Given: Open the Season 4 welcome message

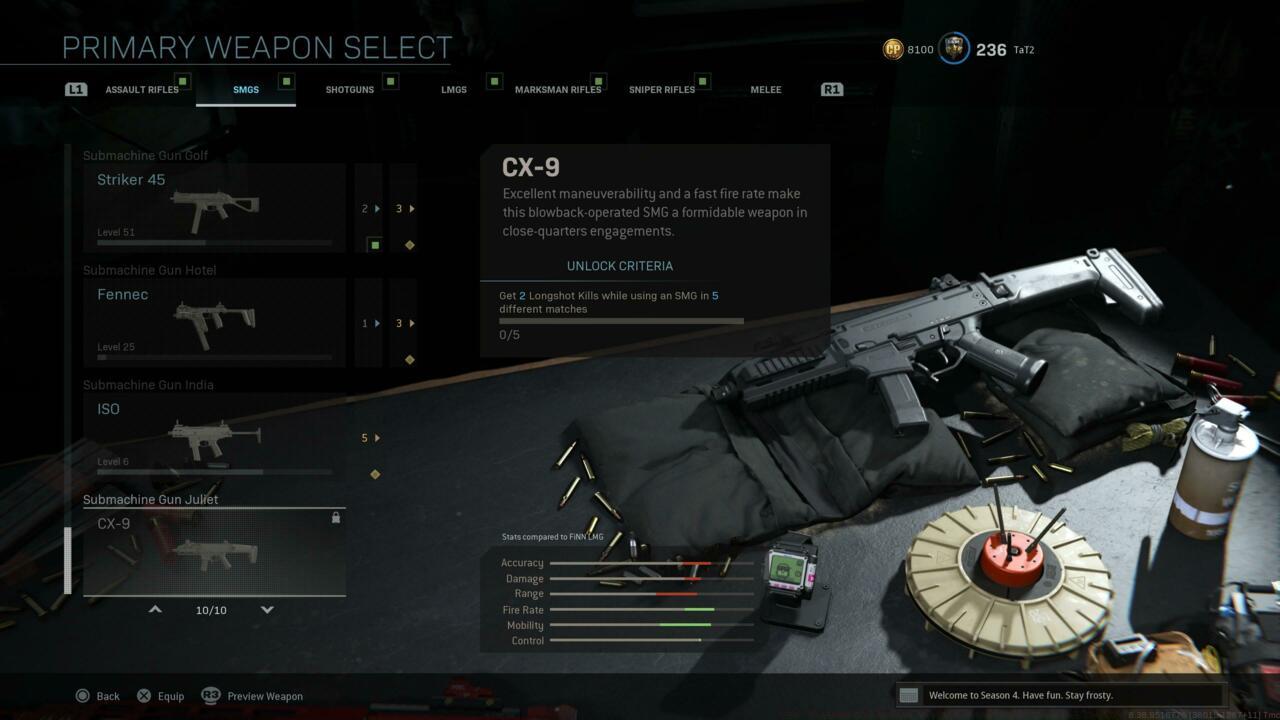Looking at the screenshot, I should point(1060,695).
